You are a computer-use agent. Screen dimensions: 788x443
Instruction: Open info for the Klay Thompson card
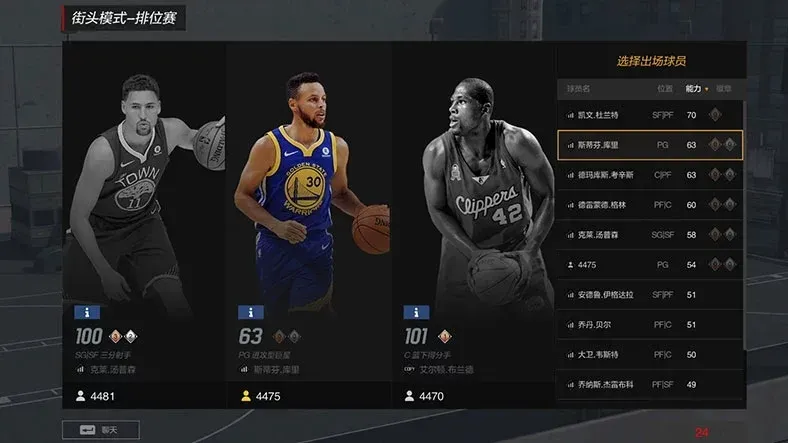pyautogui.click(x=88, y=312)
